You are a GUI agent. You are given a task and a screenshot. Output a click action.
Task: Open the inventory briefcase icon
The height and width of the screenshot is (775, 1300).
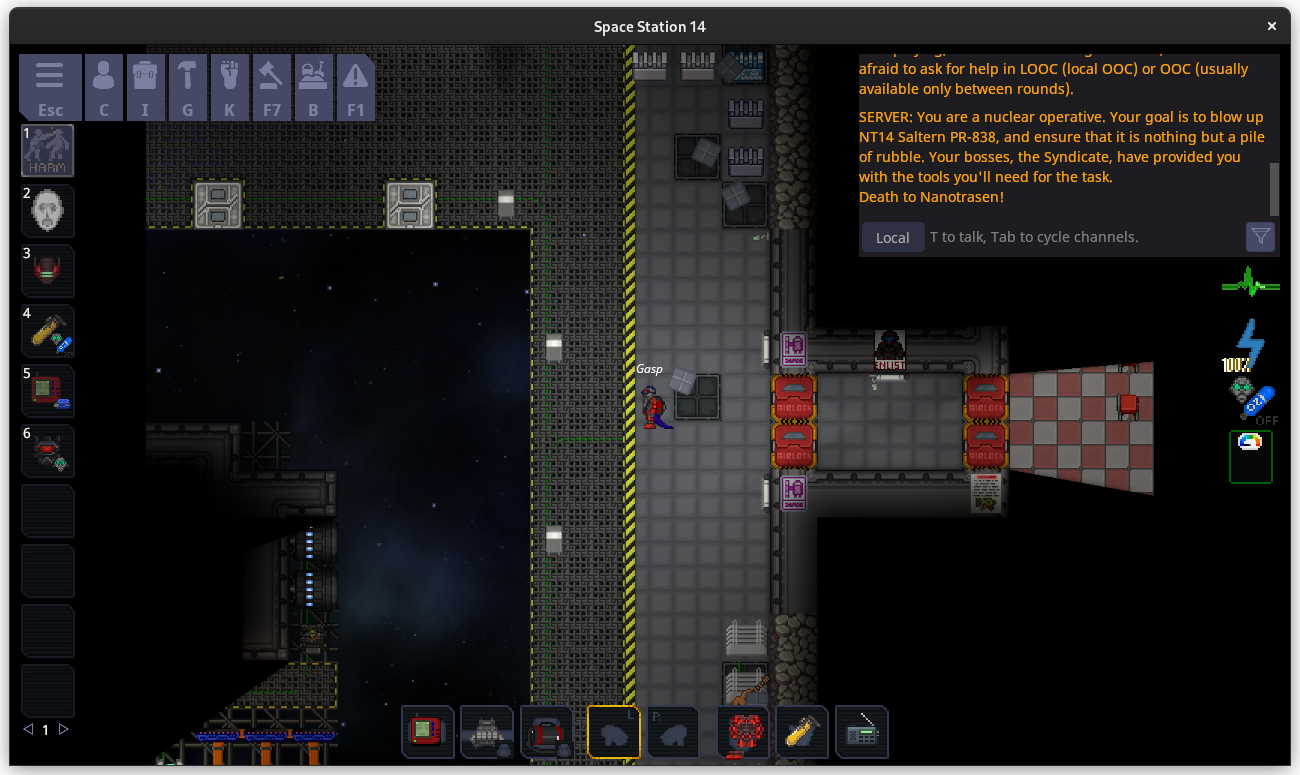146,87
